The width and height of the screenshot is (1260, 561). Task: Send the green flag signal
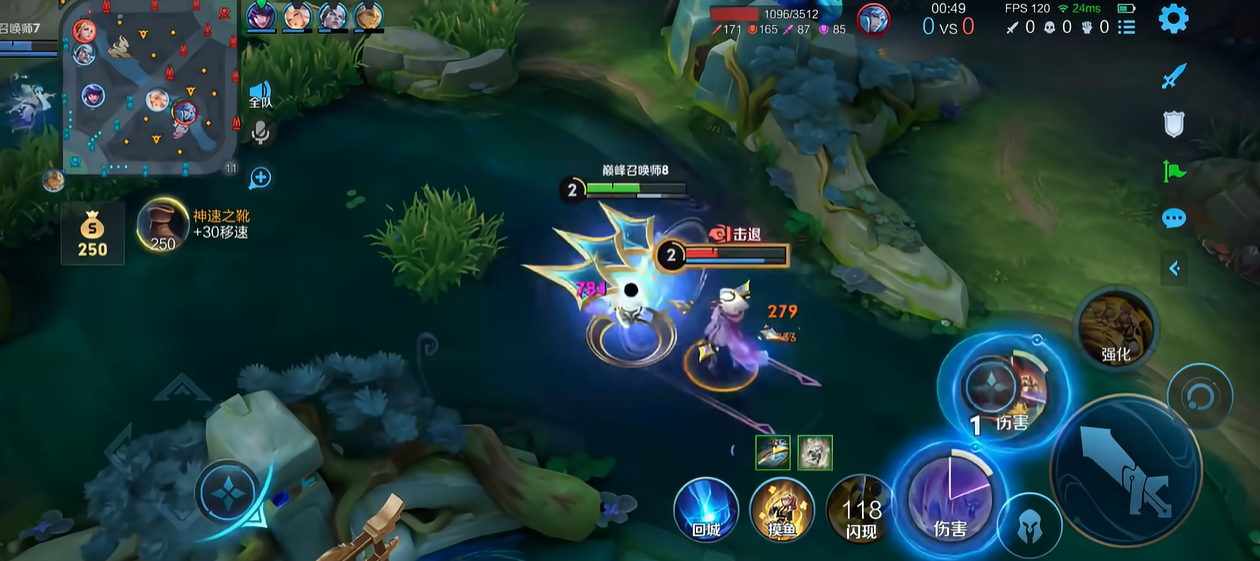[x=1174, y=171]
